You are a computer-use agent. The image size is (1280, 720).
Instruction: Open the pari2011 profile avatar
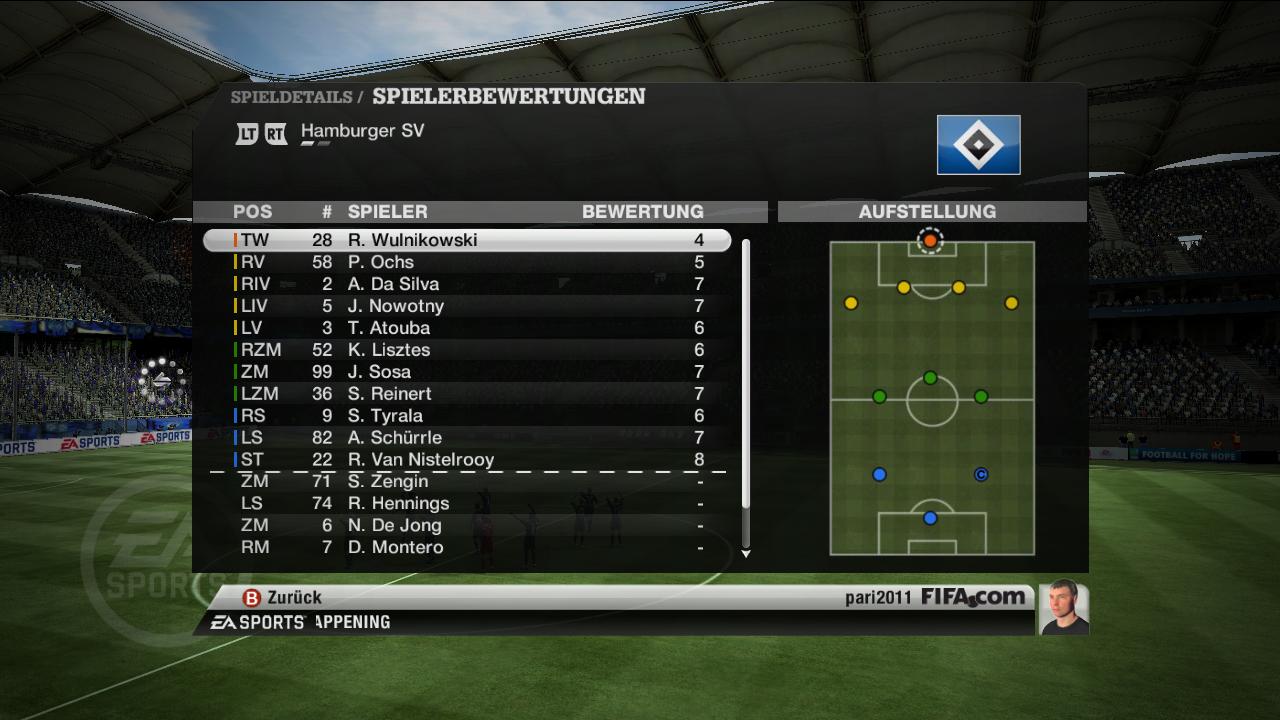point(1063,607)
